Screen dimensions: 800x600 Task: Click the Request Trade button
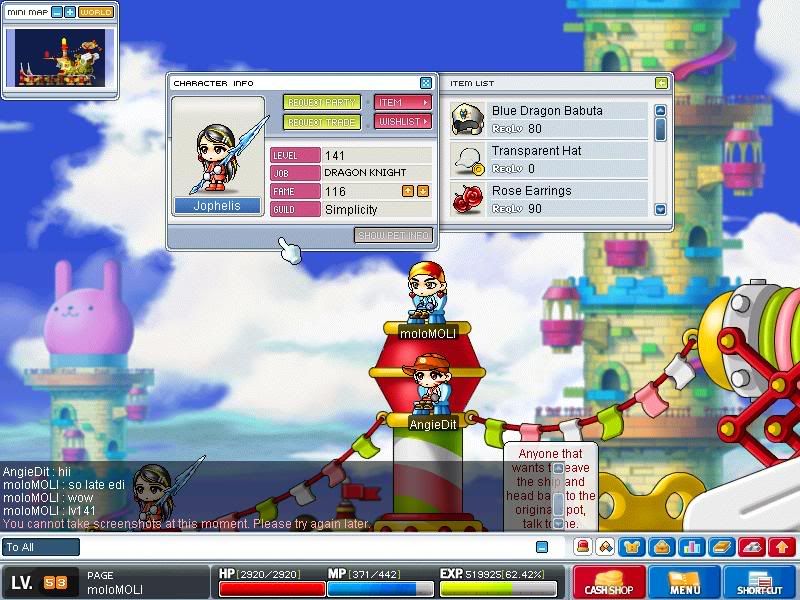pyautogui.click(x=321, y=122)
